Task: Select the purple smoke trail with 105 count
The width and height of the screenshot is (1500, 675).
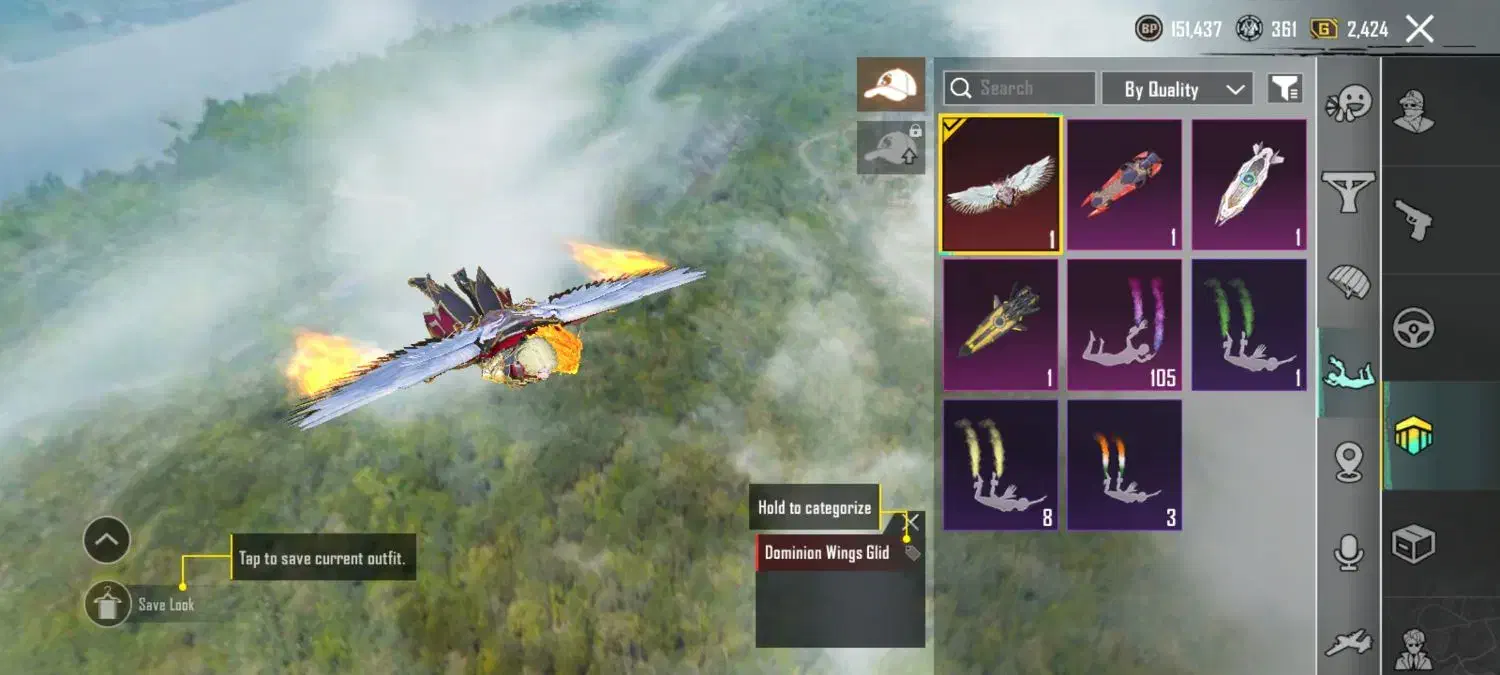Action: 1124,324
